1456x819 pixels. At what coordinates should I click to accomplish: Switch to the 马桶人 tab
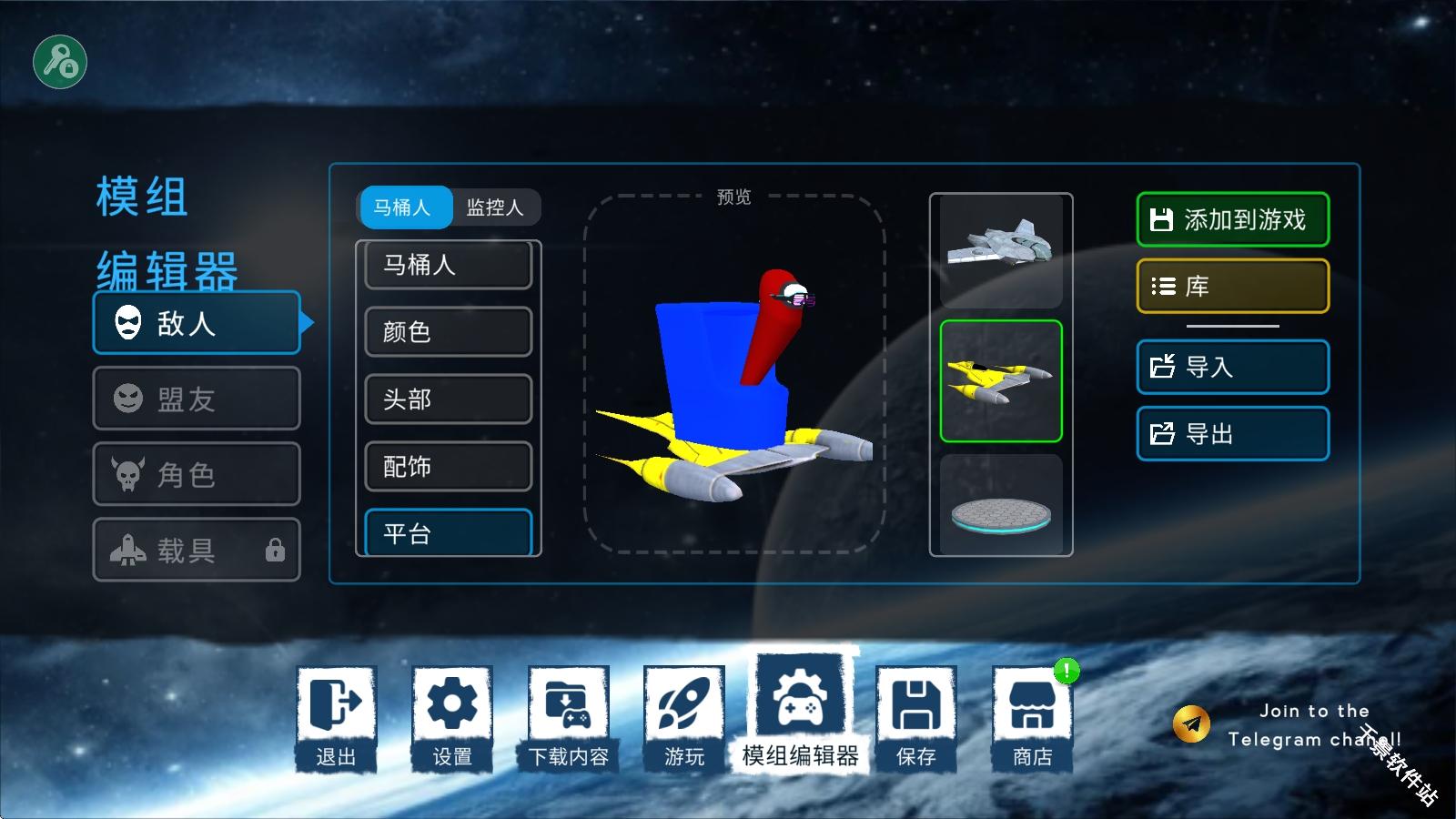pos(406,207)
